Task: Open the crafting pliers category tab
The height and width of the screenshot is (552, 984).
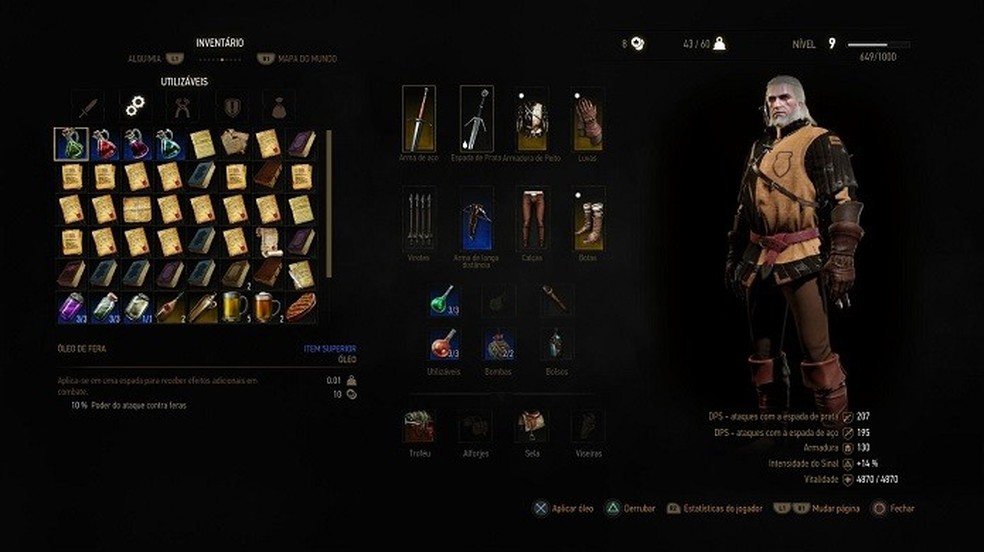Action: coord(183,106)
